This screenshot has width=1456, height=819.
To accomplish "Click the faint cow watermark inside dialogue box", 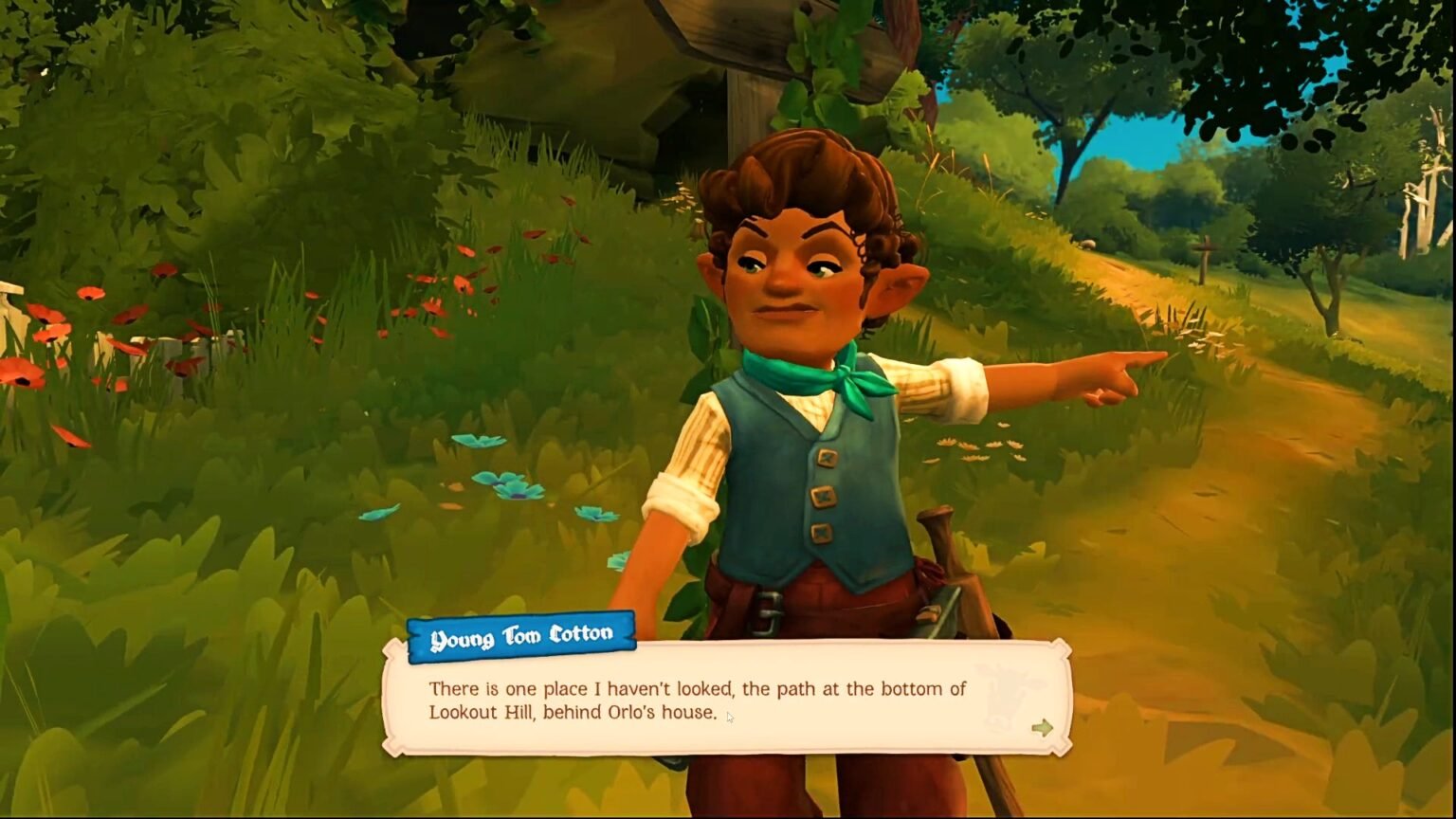I will 1005,692.
